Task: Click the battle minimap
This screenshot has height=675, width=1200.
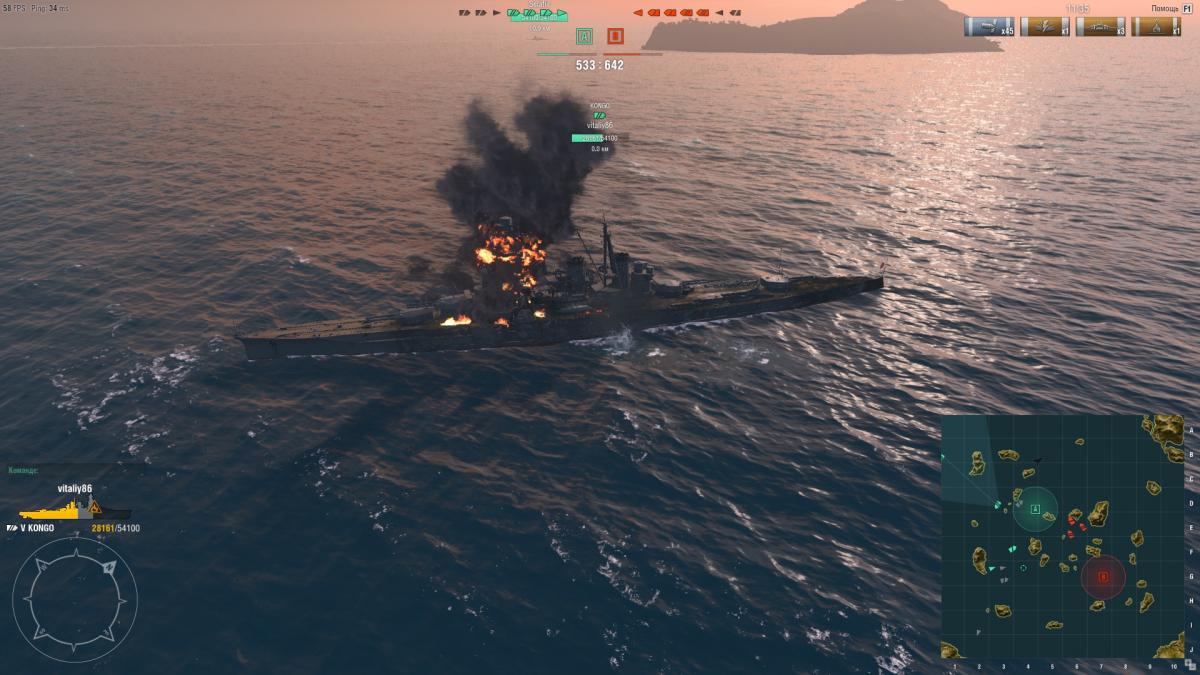Action: point(1062,536)
